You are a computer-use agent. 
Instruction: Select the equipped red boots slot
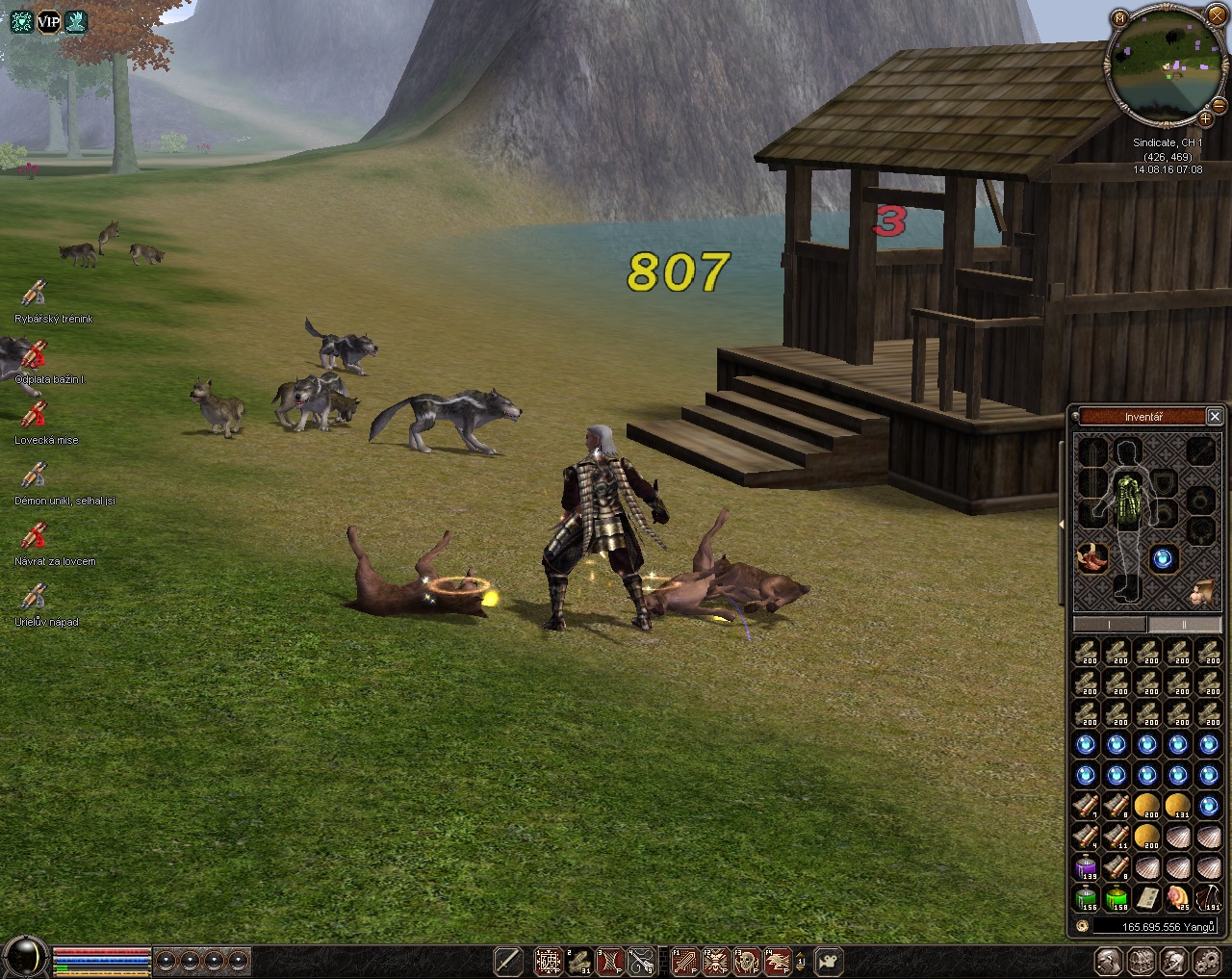(x=1092, y=557)
